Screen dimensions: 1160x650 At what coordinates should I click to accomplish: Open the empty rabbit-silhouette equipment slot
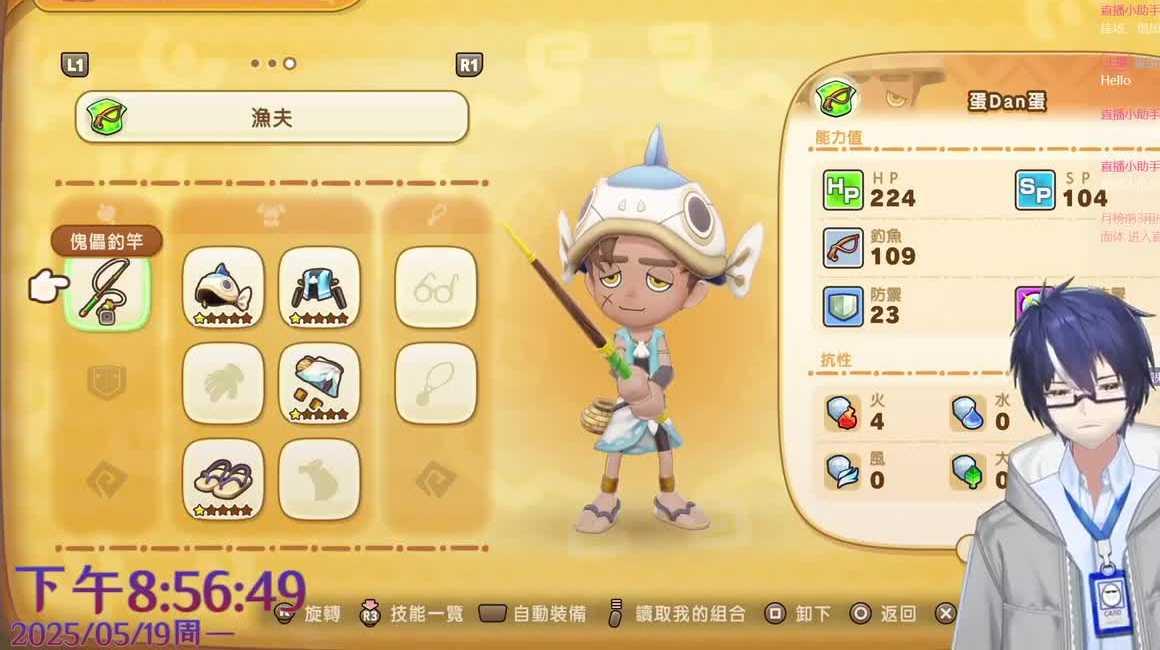[x=319, y=479]
